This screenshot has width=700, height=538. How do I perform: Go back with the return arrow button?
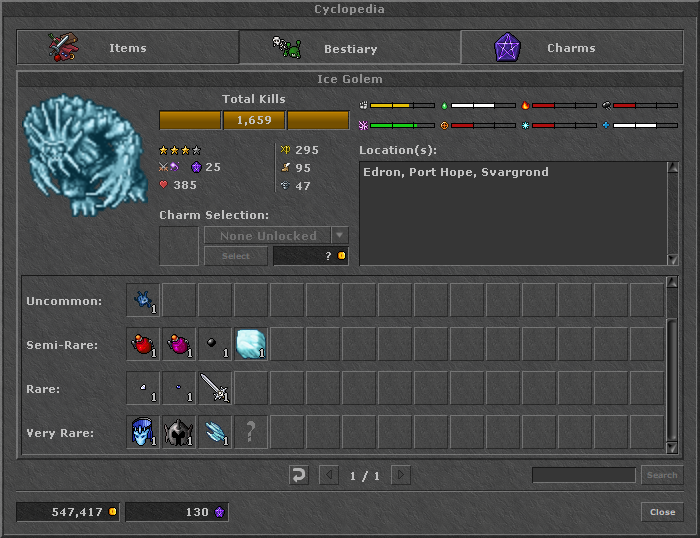coord(299,475)
